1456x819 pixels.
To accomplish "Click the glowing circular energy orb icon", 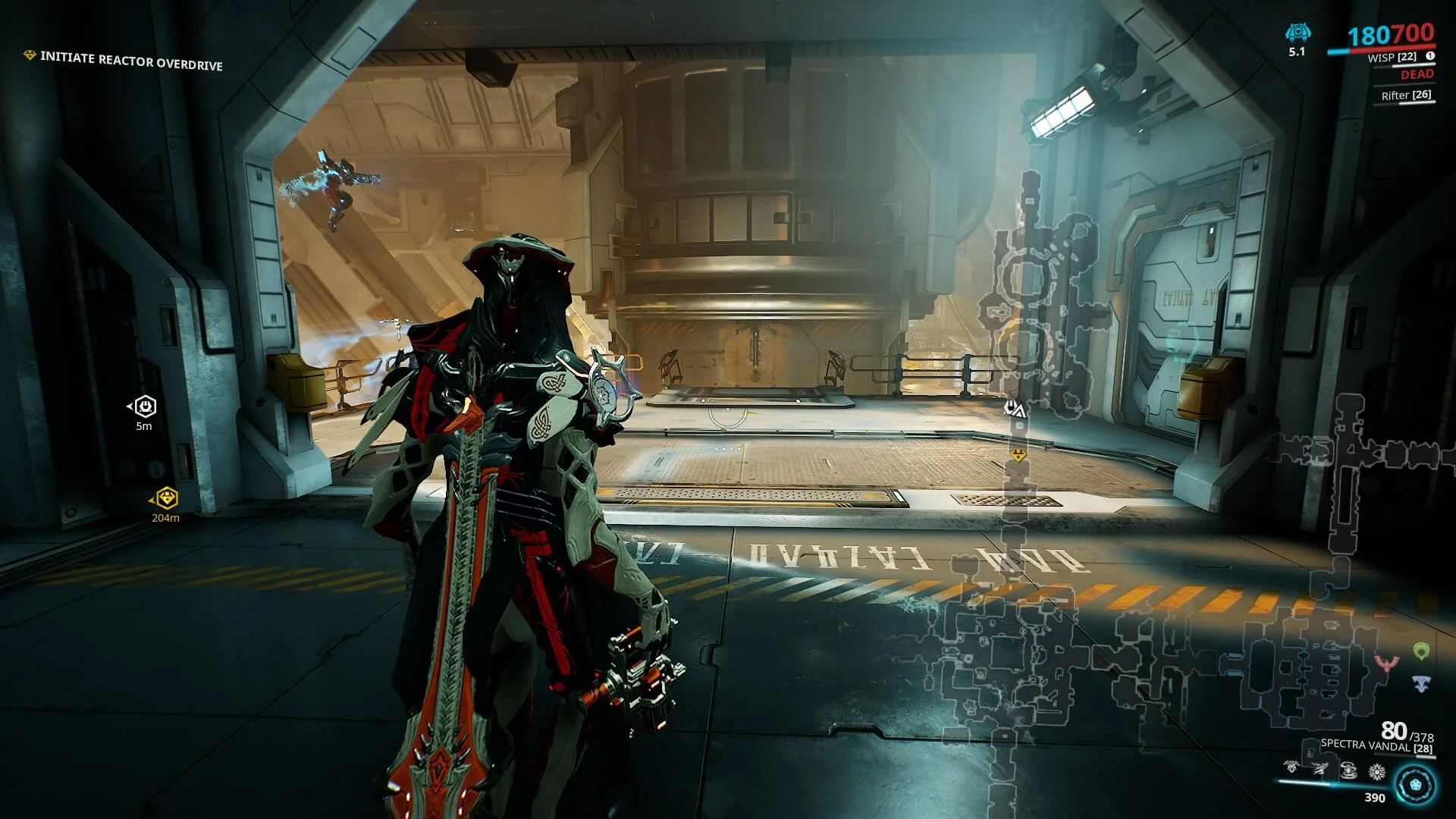I will coord(1415,785).
